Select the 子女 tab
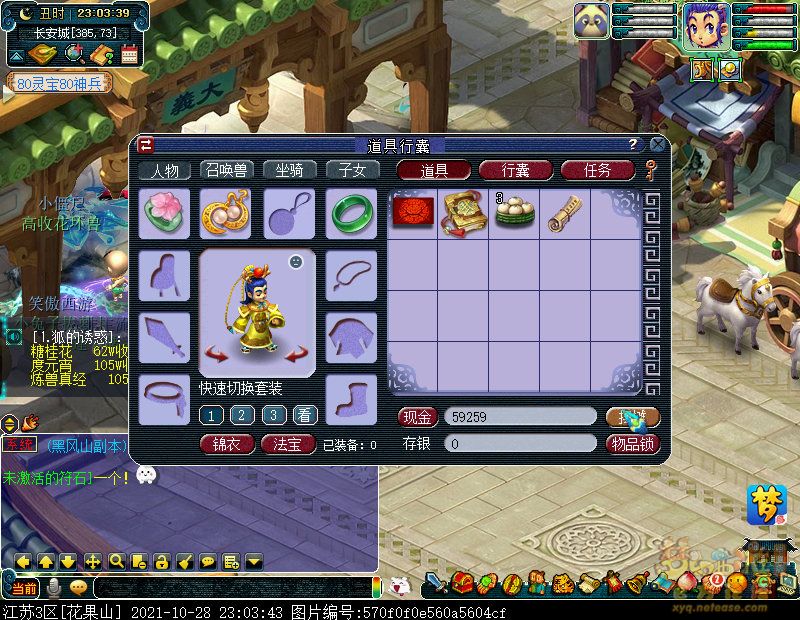Viewport: 800px width, 620px height. (352, 170)
